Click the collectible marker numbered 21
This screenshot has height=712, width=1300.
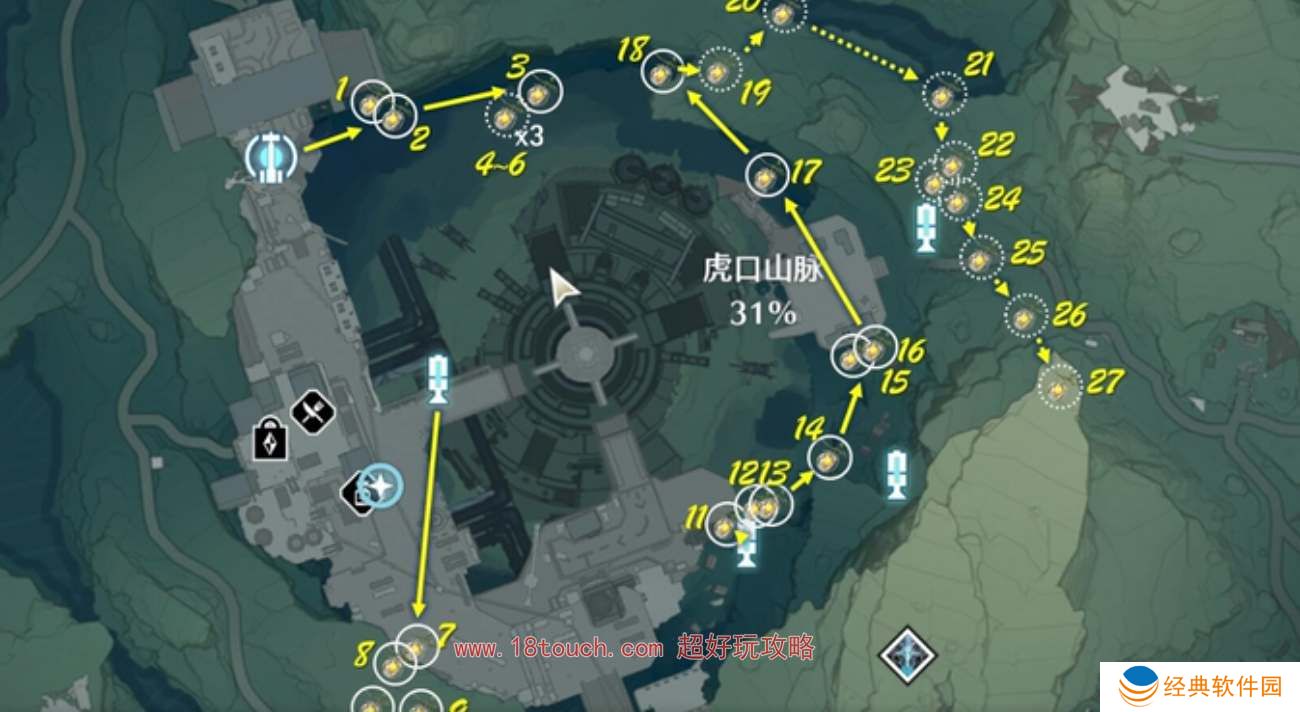pyautogui.click(x=943, y=96)
